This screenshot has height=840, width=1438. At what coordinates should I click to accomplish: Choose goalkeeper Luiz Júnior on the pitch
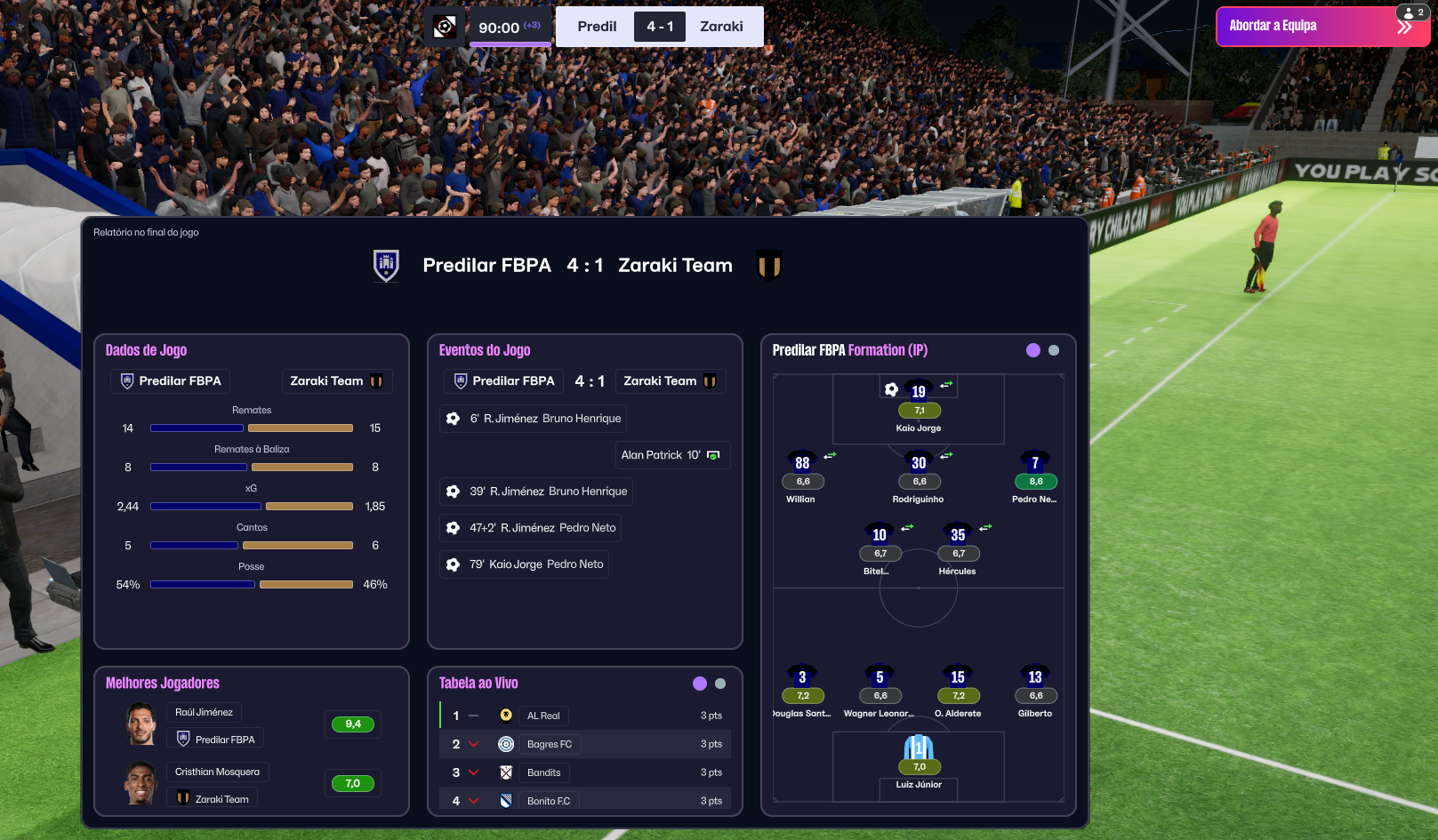click(x=919, y=748)
